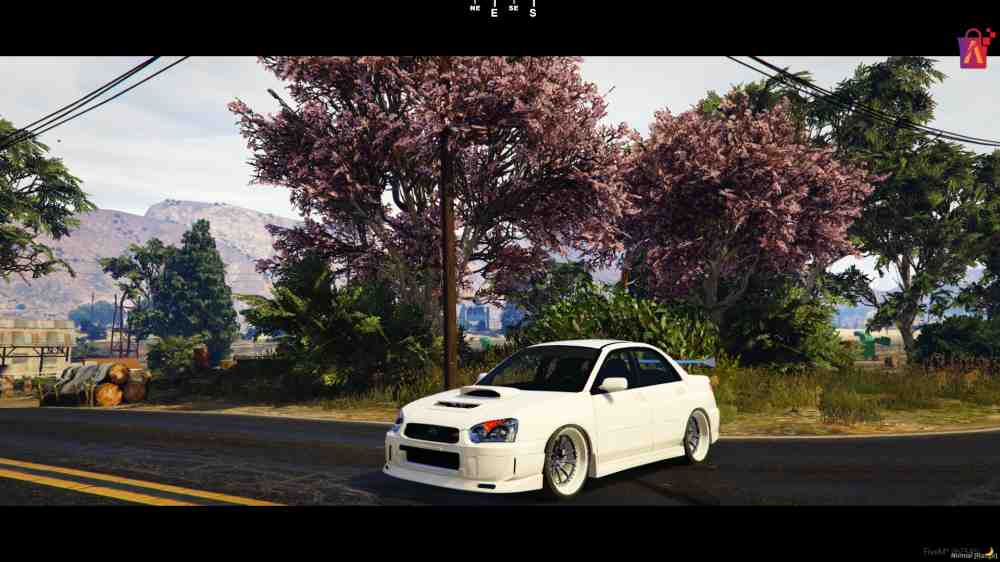Click the shopping bag logo icon
This screenshot has width=1000, height=562.
point(974,48)
